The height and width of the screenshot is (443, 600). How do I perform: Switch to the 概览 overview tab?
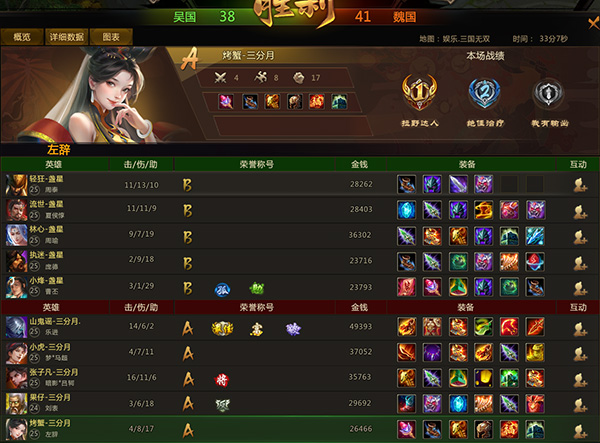pos(22,37)
